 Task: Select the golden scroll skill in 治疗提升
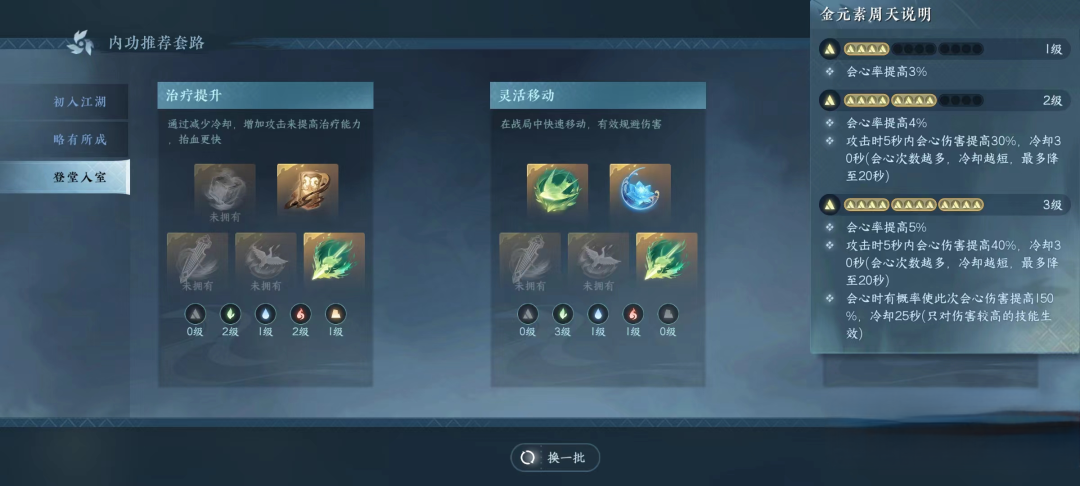[307, 190]
